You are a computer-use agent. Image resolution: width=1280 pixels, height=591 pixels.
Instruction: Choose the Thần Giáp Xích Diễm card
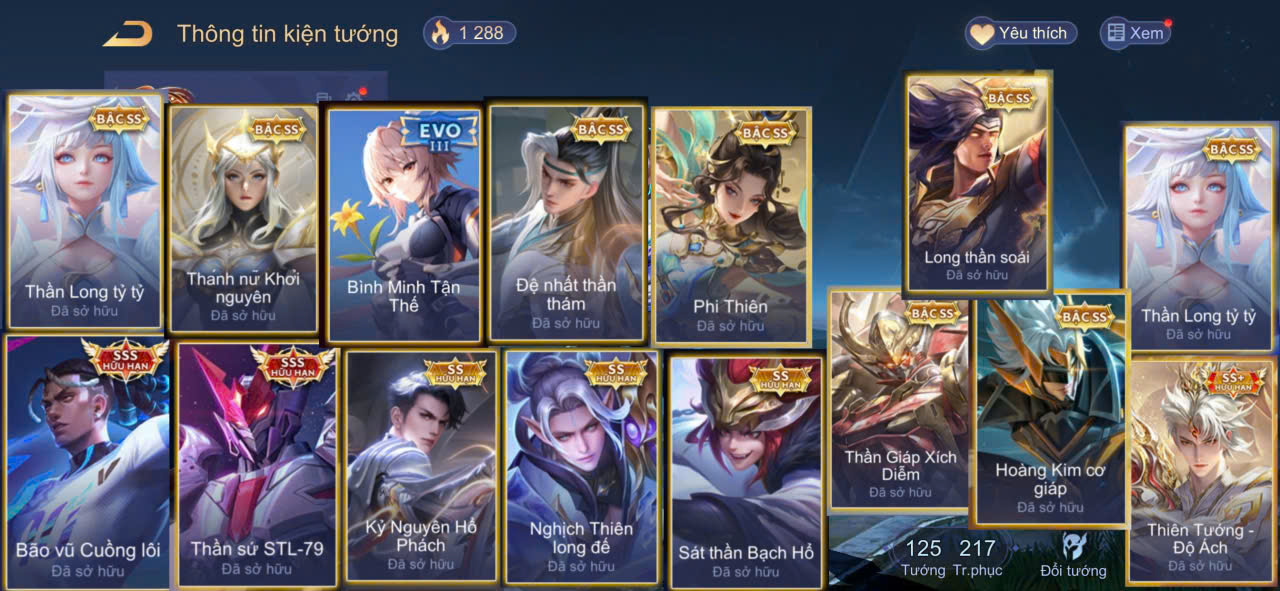899,400
